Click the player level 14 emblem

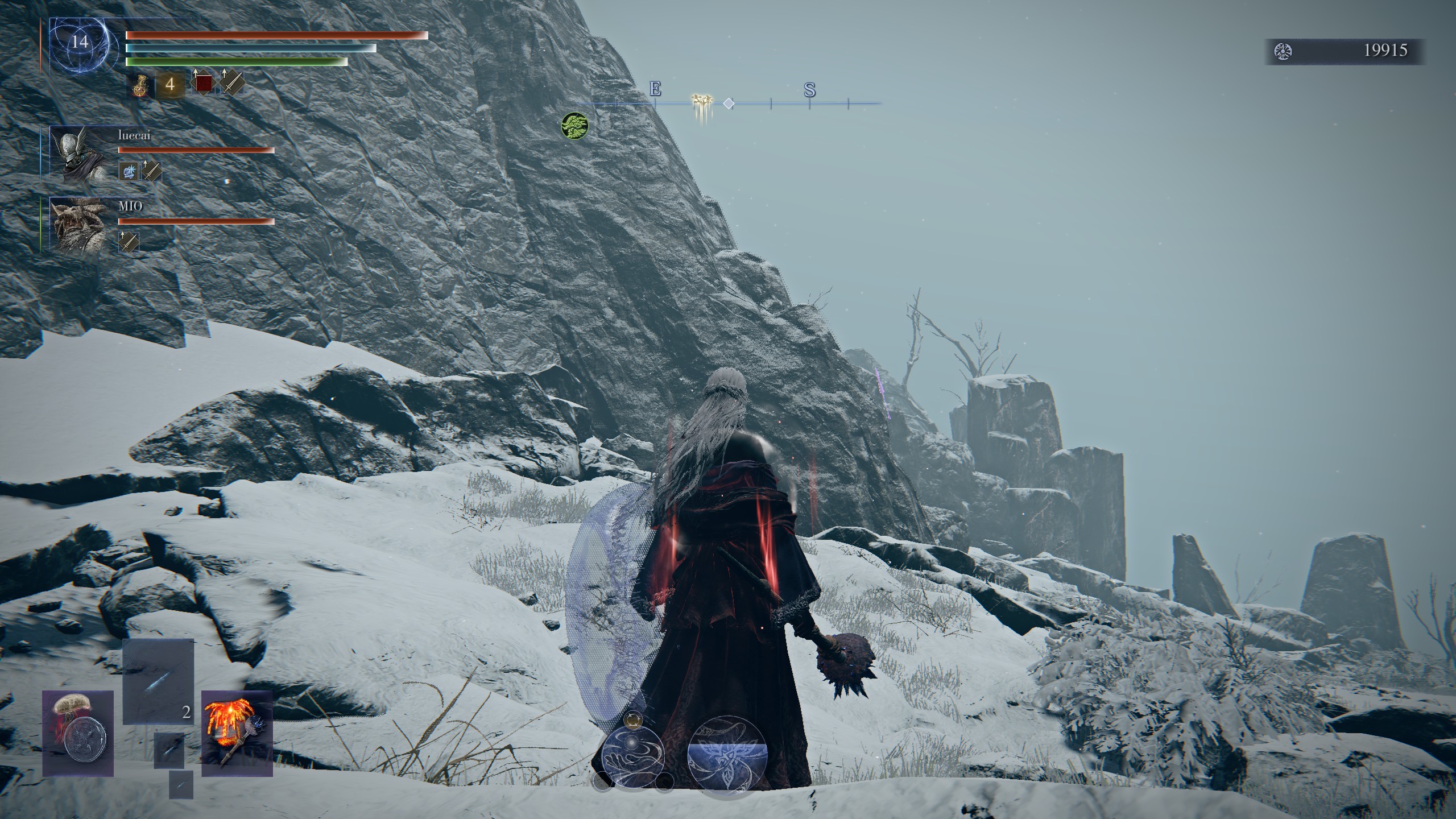coord(80,43)
